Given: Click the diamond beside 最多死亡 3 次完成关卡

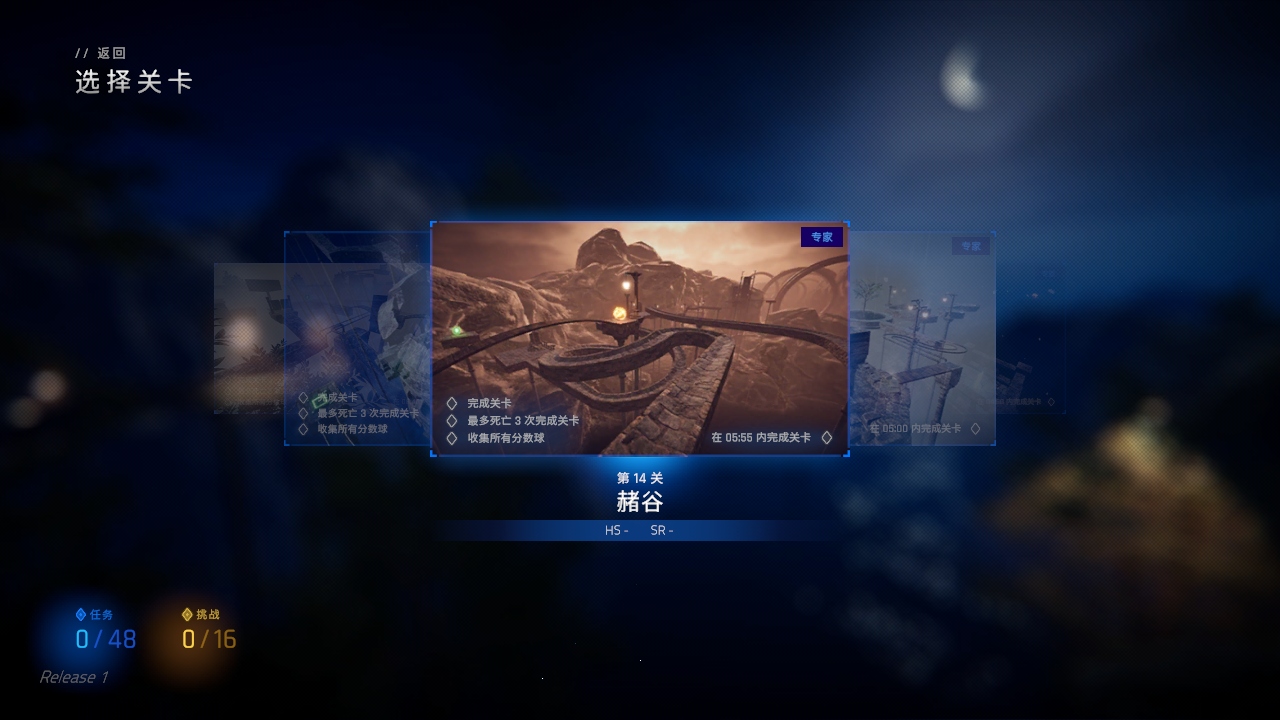Looking at the screenshot, I should point(450,419).
